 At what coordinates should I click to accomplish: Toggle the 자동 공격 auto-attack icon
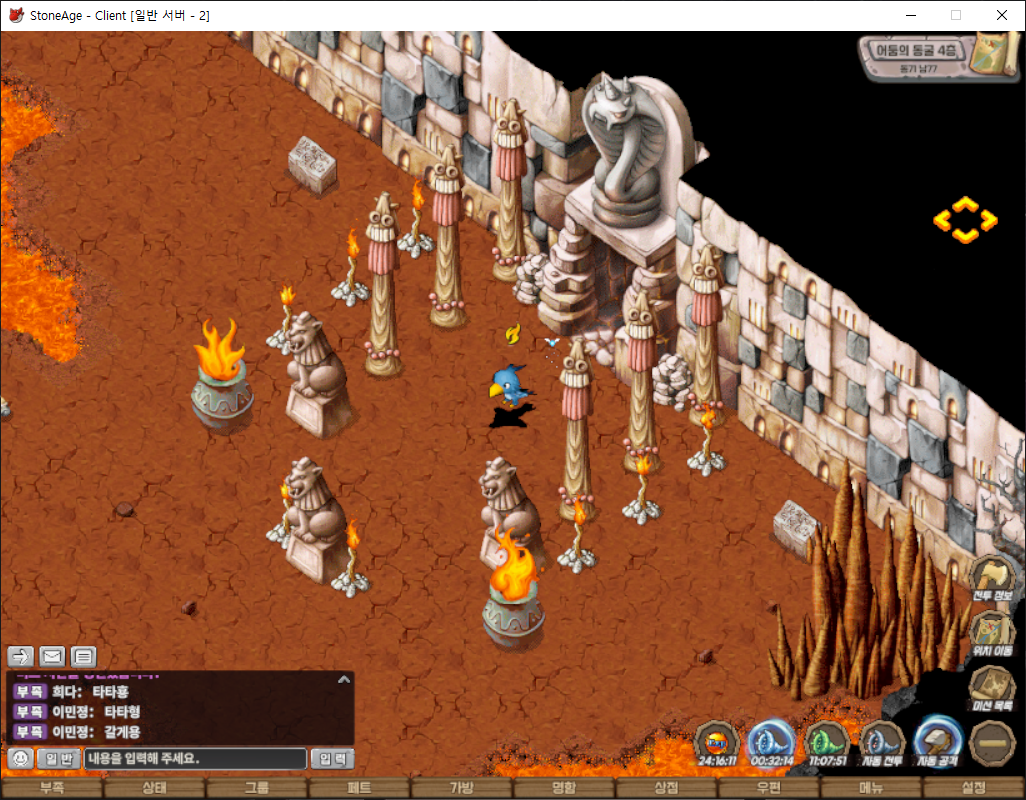tap(938, 744)
